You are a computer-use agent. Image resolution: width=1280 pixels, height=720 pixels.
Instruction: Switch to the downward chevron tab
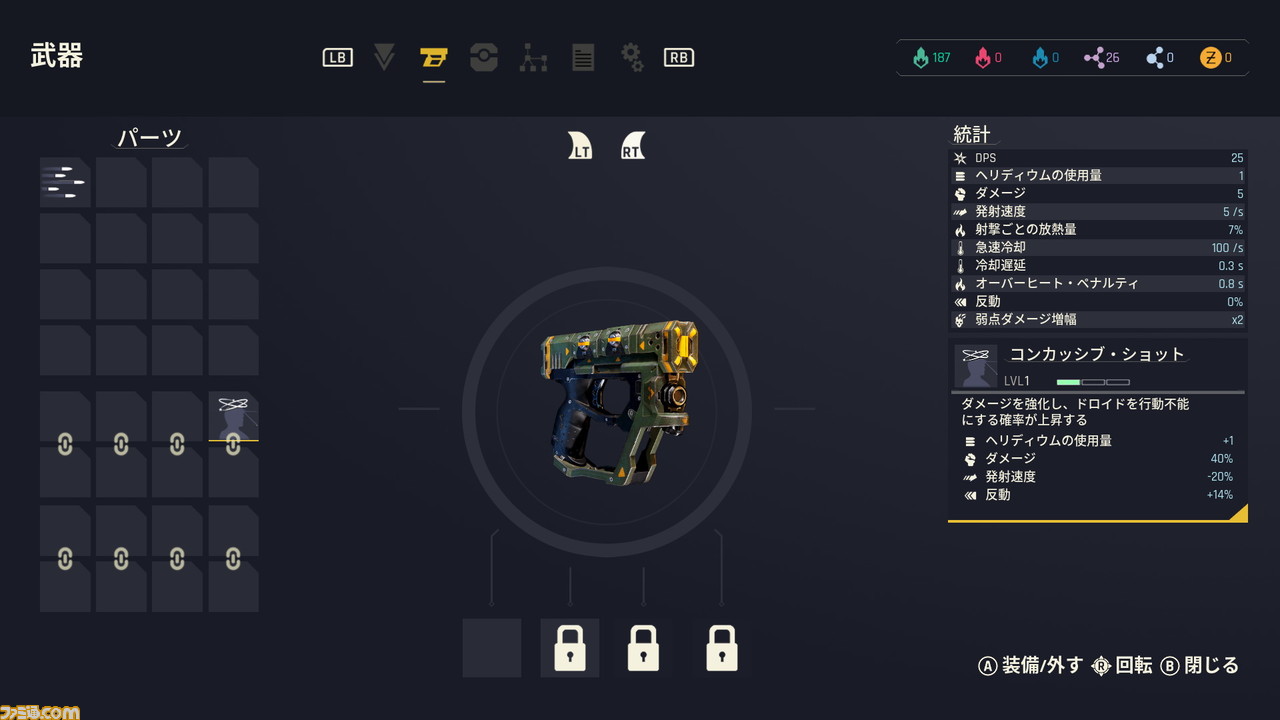(384, 58)
